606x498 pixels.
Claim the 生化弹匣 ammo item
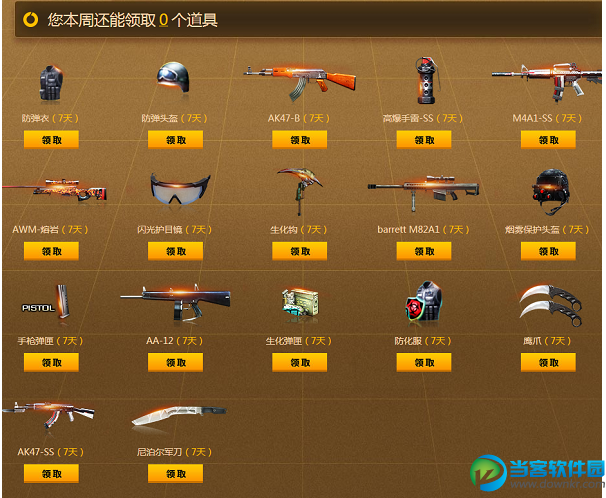coord(299,362)
